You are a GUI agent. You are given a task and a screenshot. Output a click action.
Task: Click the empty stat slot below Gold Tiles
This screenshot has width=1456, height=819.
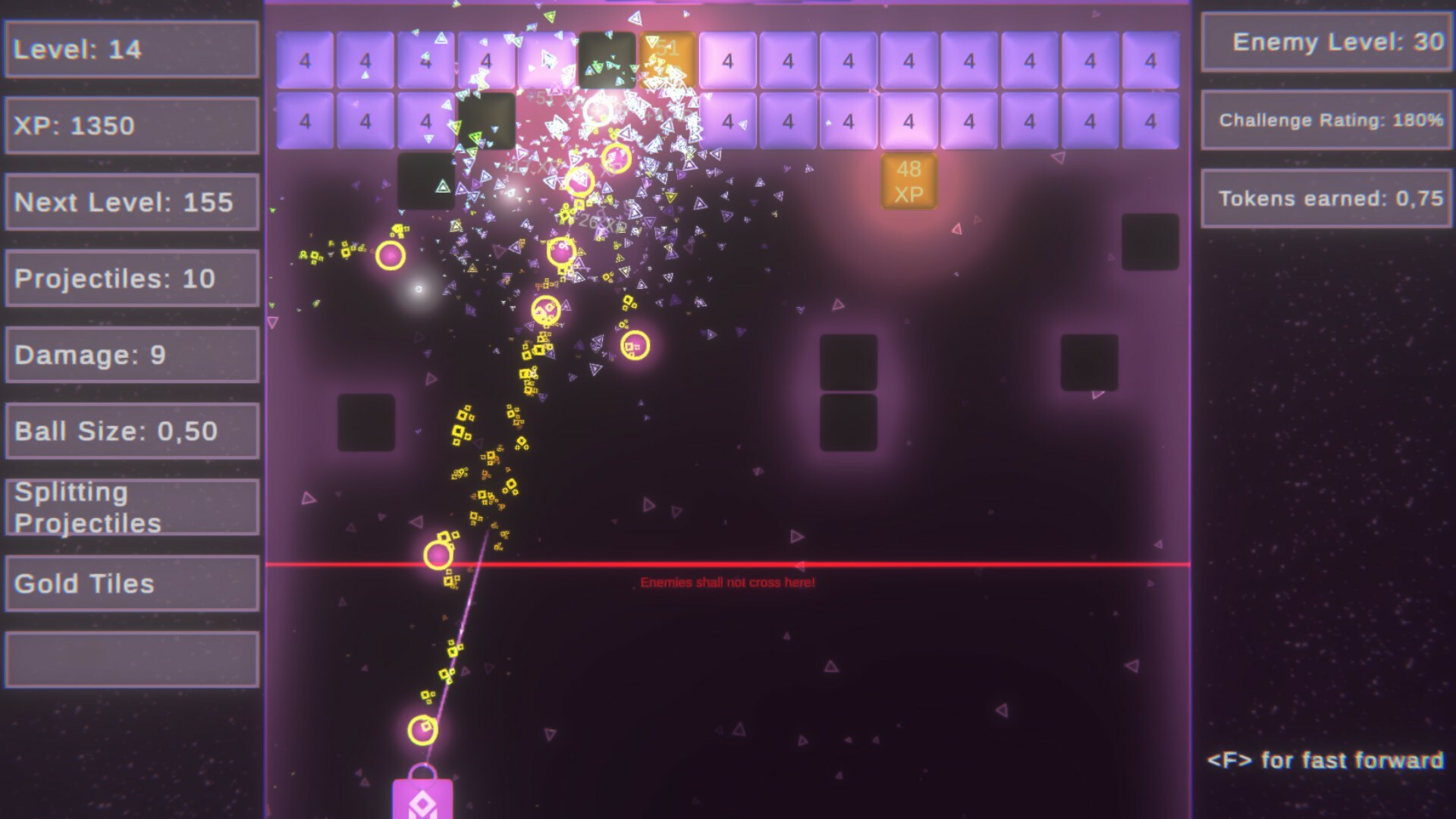(131, 659)
